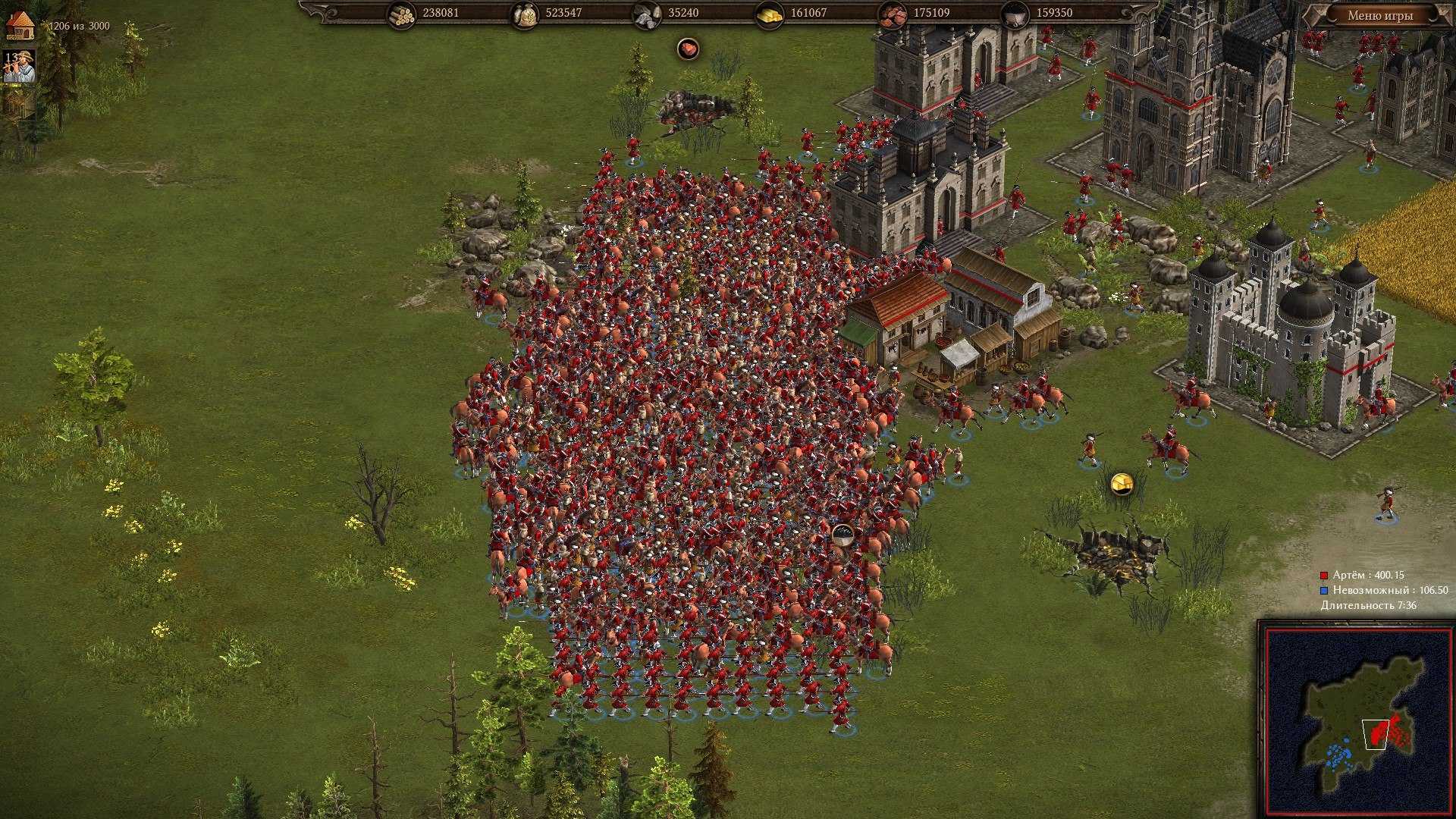The height and width of the screenshot is (819, 1456).
Task: Open the "Меню игры" game menu
Action: click(1380, 15)
